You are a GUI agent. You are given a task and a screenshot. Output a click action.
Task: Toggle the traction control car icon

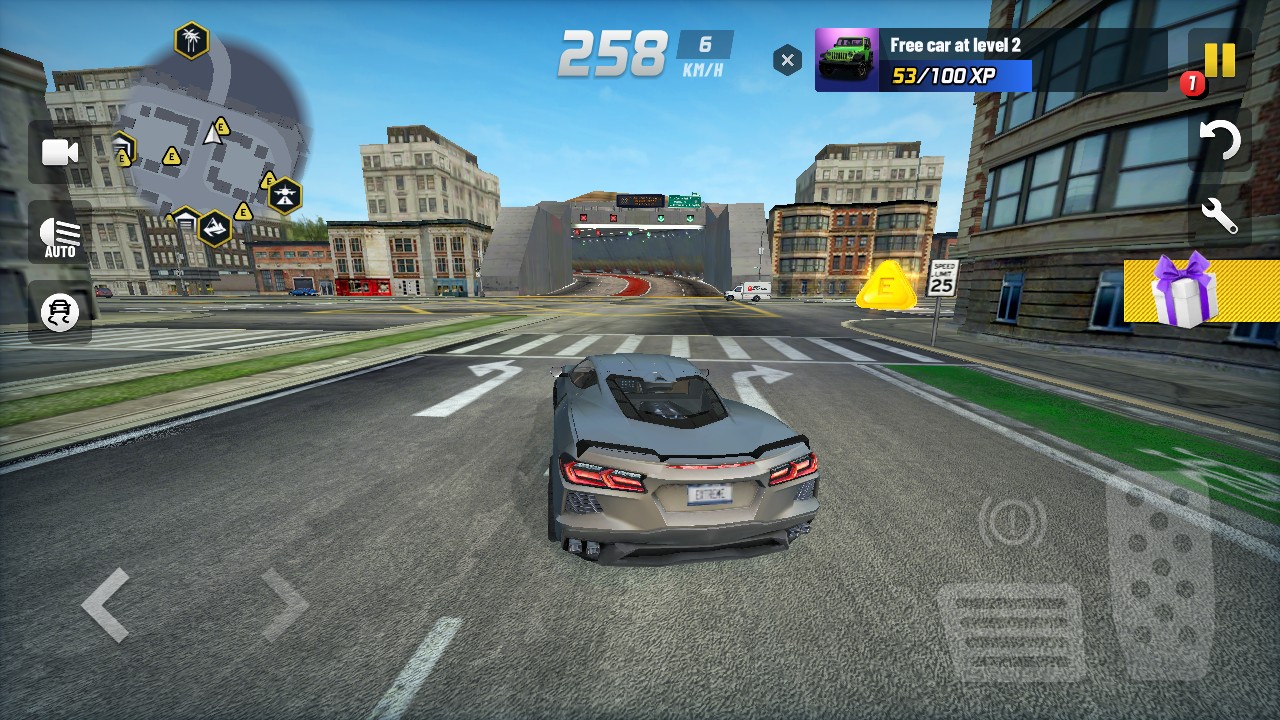pos(60,313)
